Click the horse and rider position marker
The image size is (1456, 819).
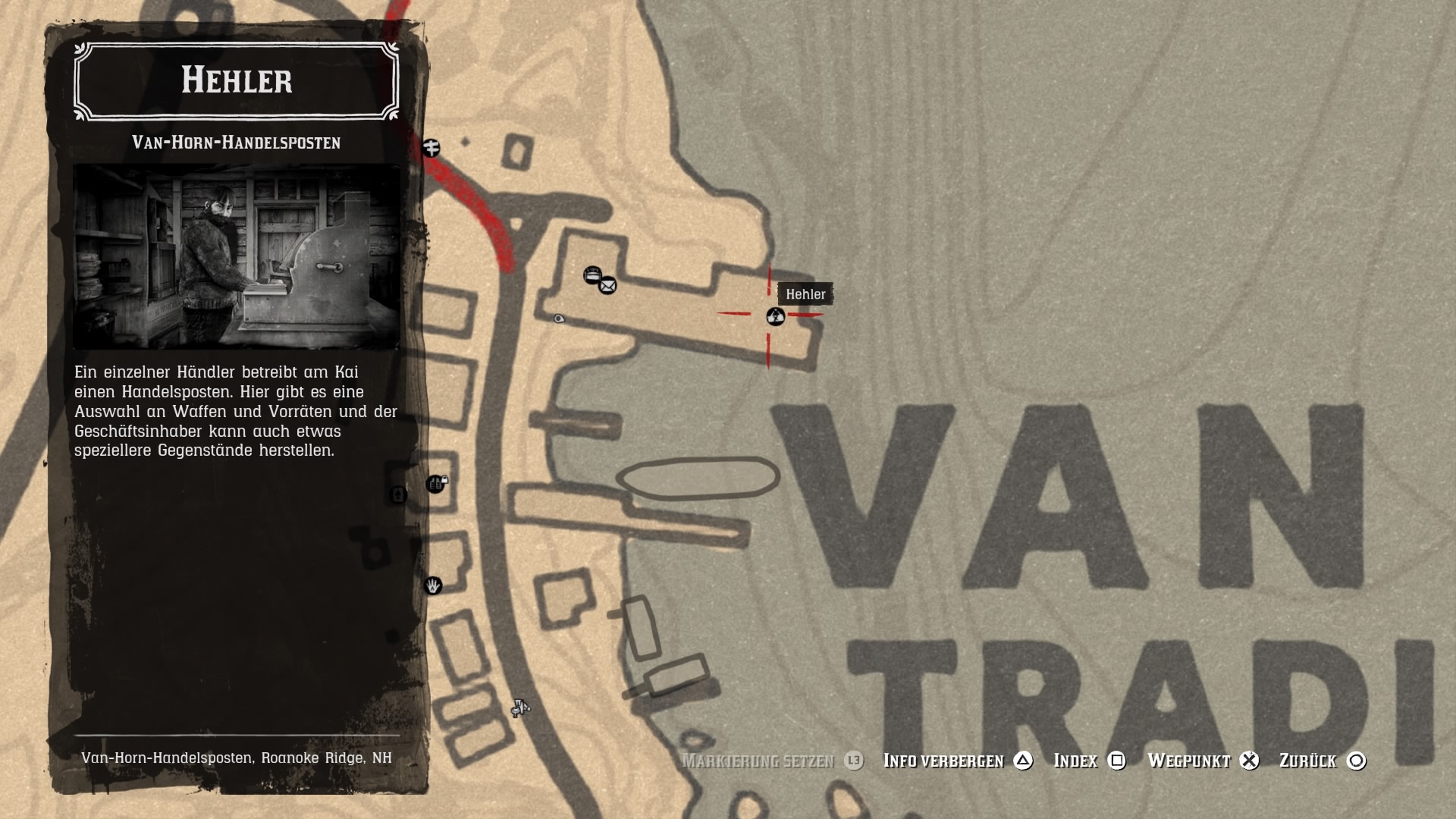(x=520, y=708)
